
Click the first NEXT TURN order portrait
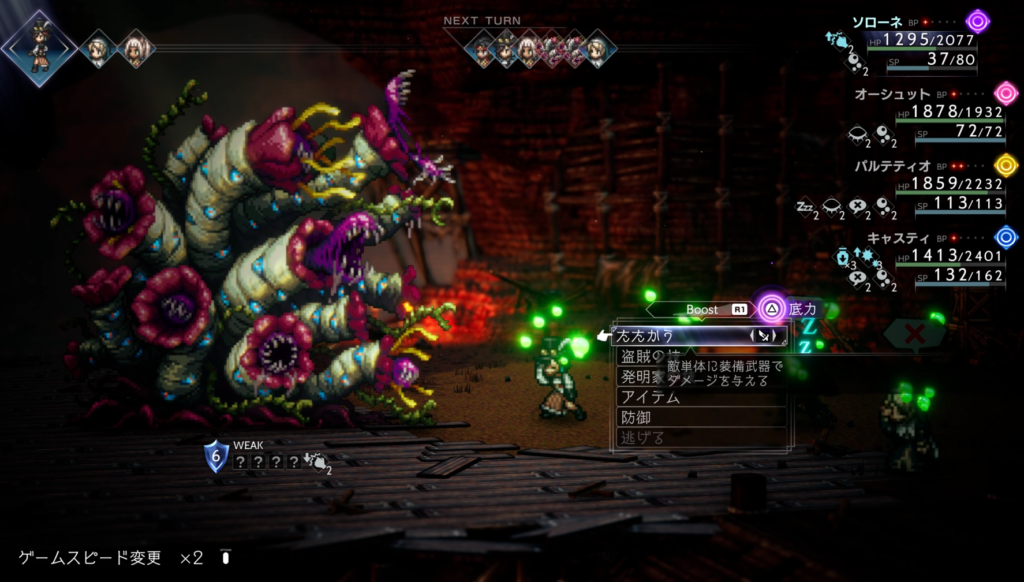click(x=483, y=48)
